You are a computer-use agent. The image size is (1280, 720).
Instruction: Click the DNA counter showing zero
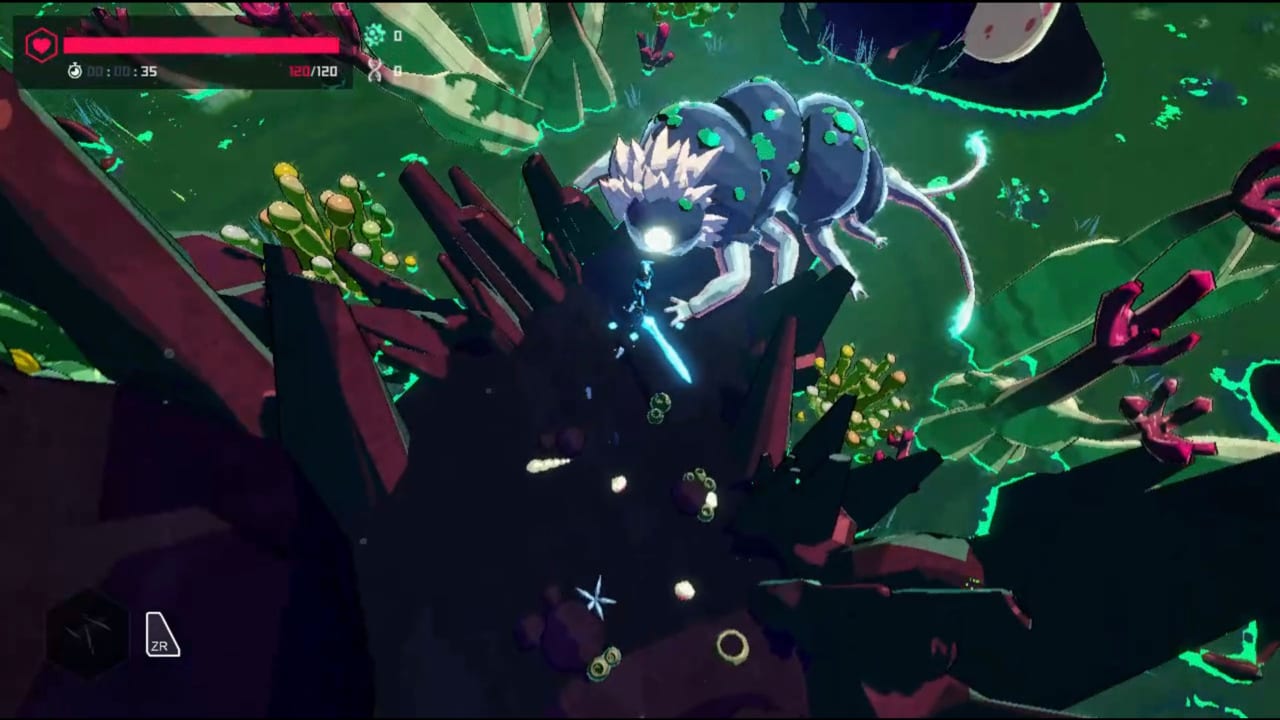tap(397, 69)
